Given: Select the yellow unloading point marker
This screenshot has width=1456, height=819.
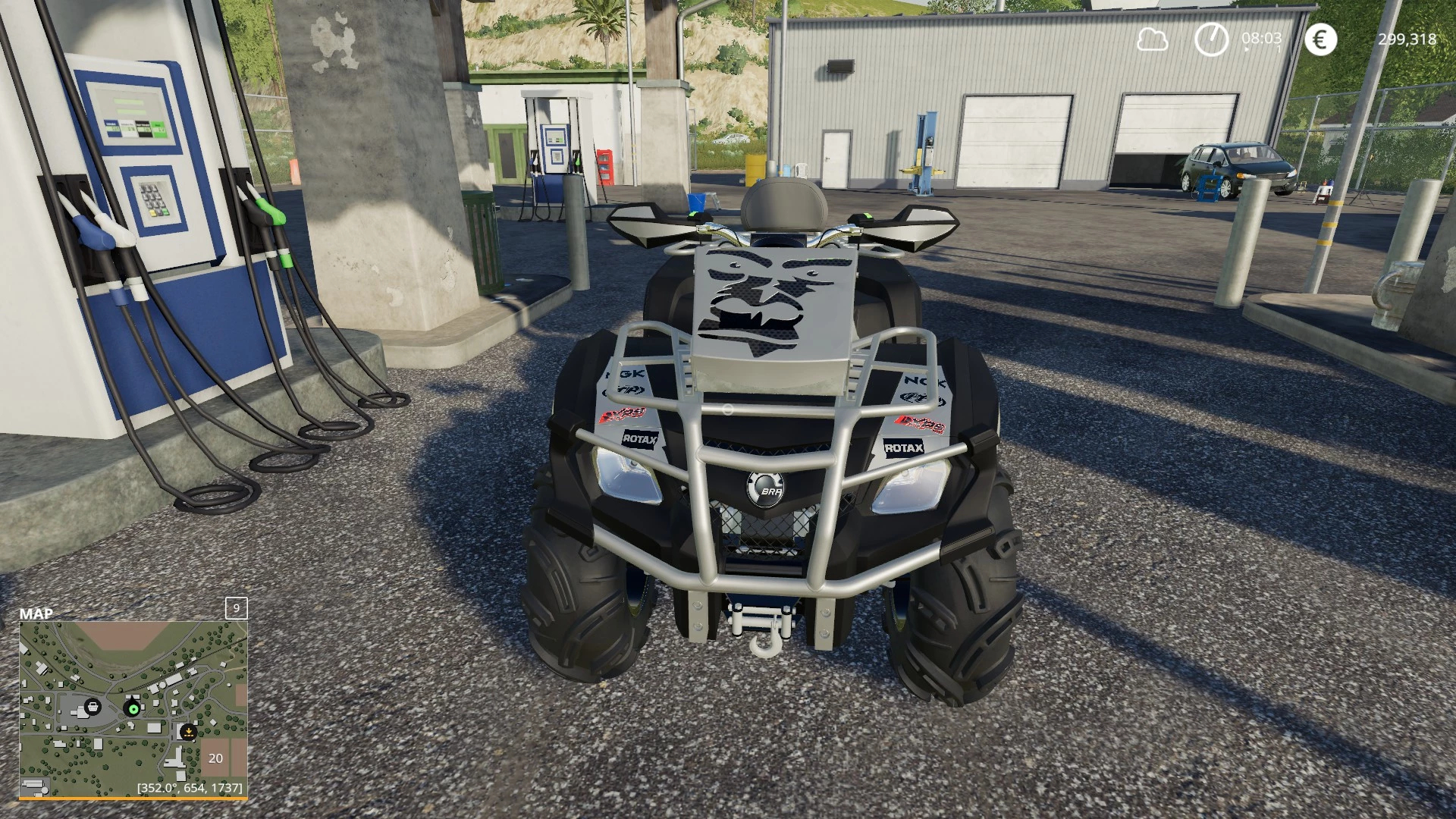Looking at the screenshot, I should click(188, 732).
